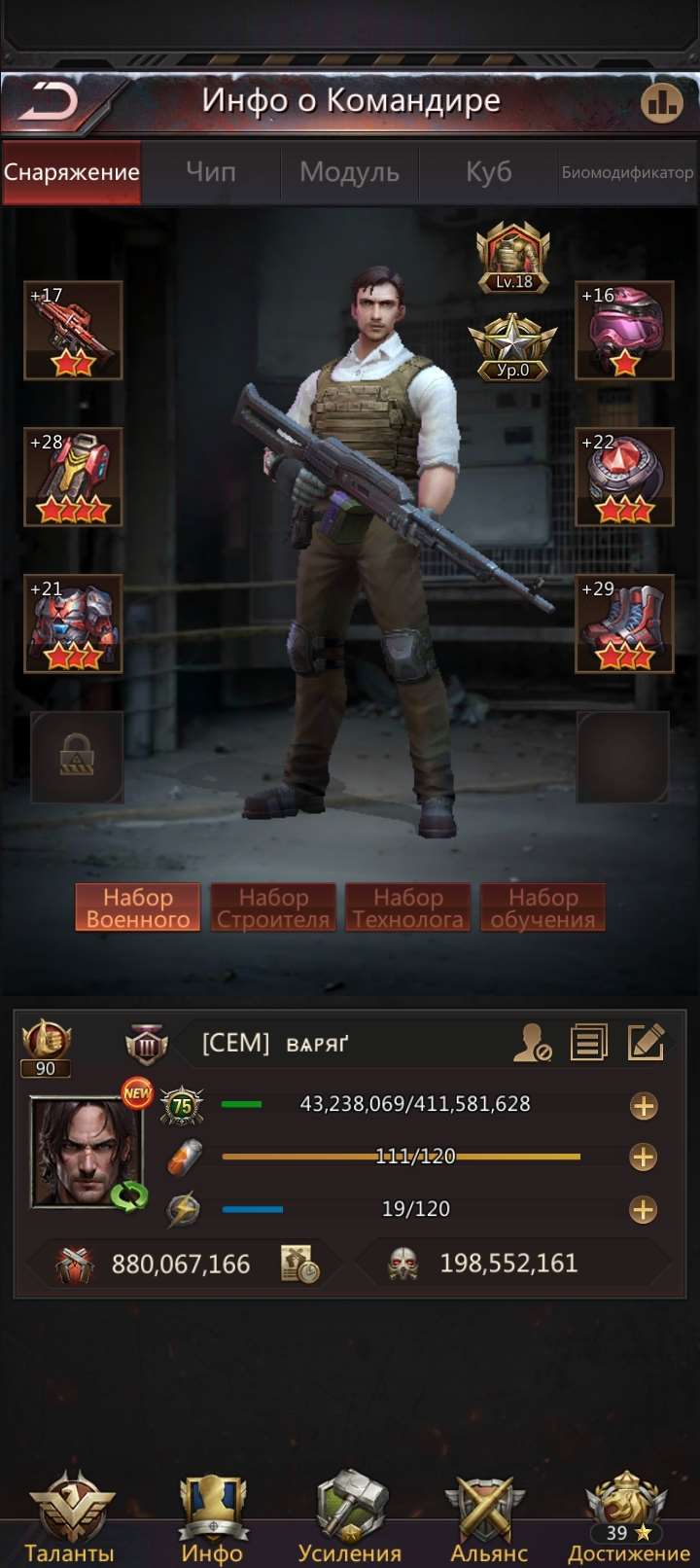Edit the commander name with pencil icon
This screenshot has height=1568, width=700.
(647, 1043)
